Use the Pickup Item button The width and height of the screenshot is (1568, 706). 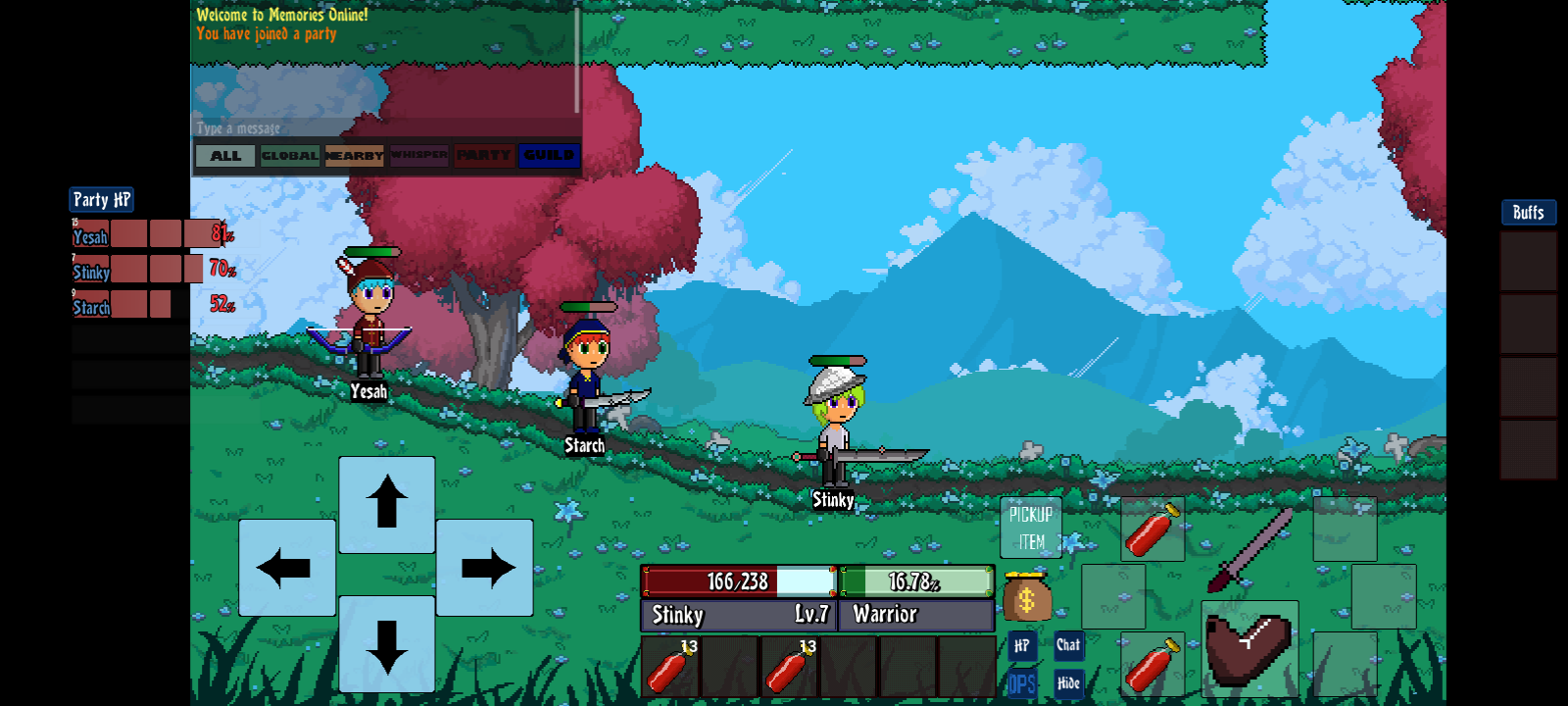pyautogui.click(x=1030, y=528)
